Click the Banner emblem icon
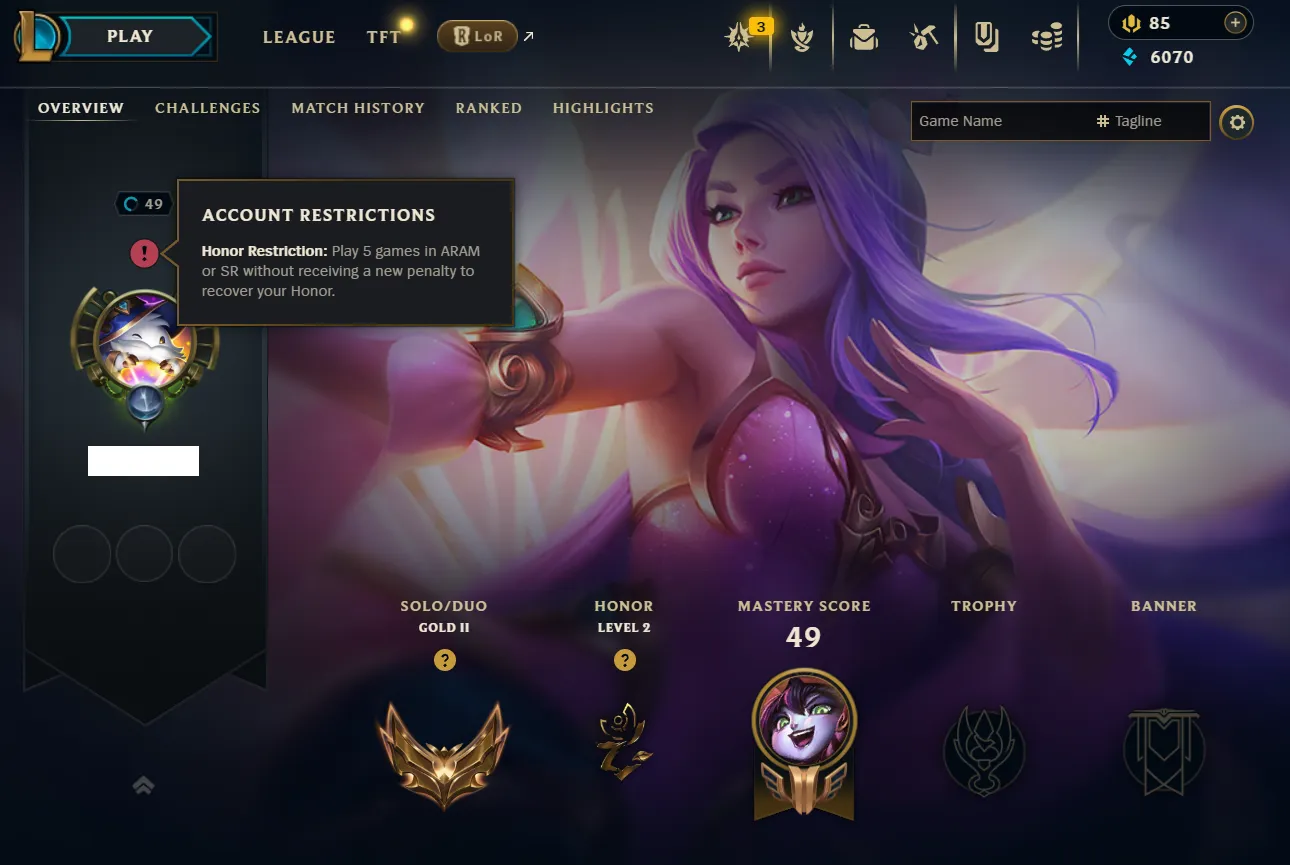 coord(1164,750)
